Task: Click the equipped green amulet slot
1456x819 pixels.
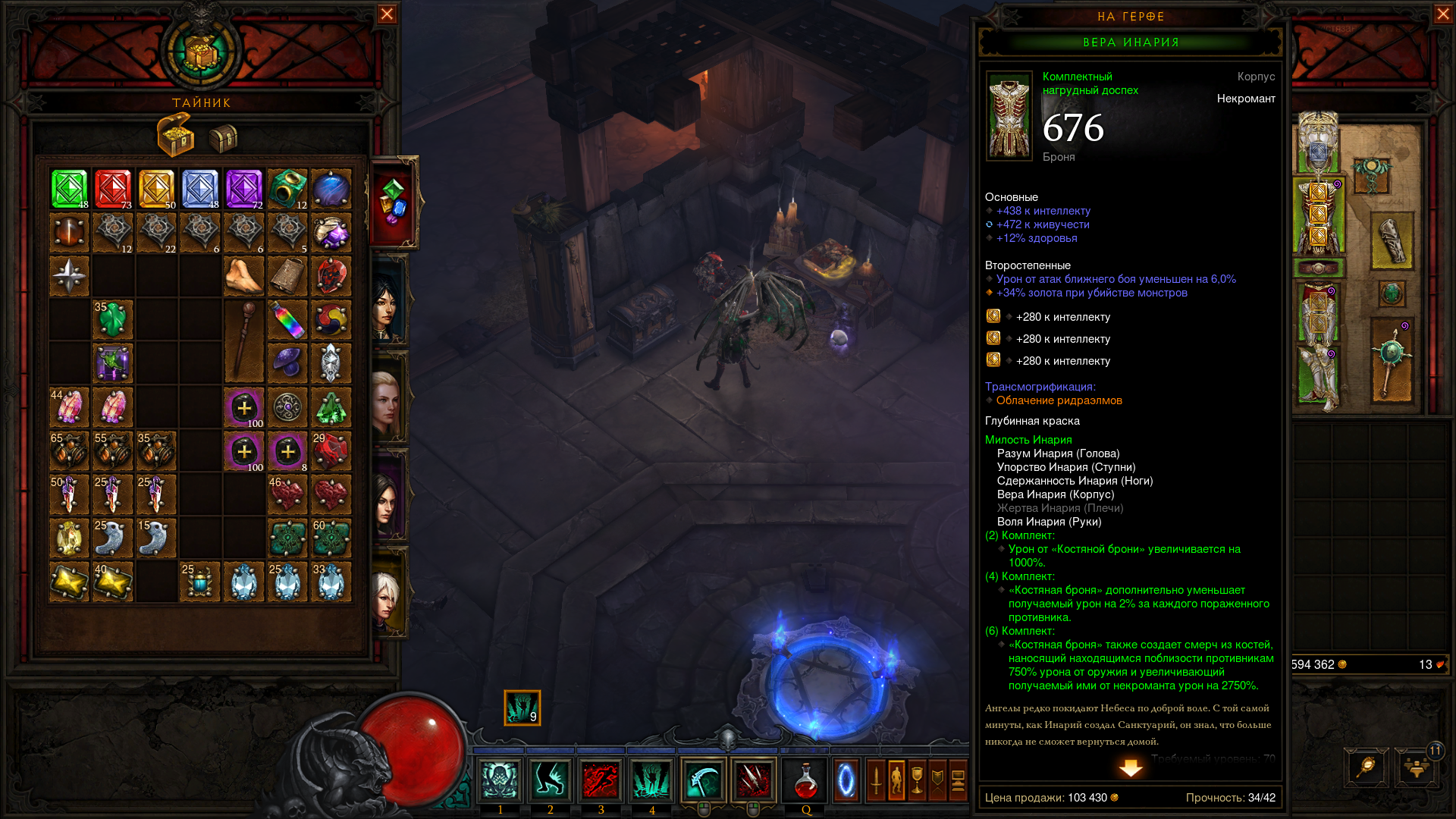Action: click(1371, 175)
